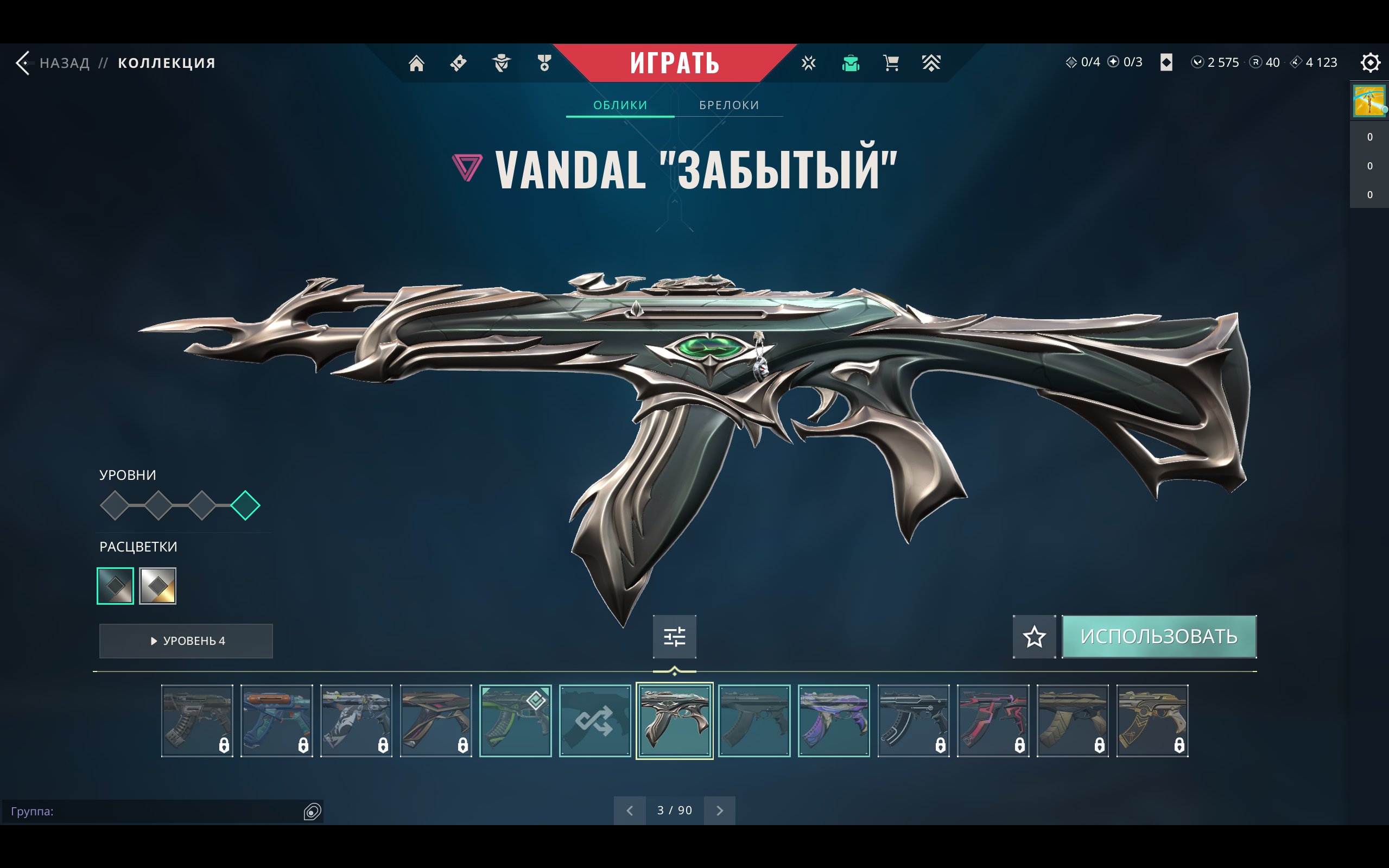Viewport: 1389px width, 868px height.
Task: Start a match with ИГРАТЬ button
Action: pos(674,62)
